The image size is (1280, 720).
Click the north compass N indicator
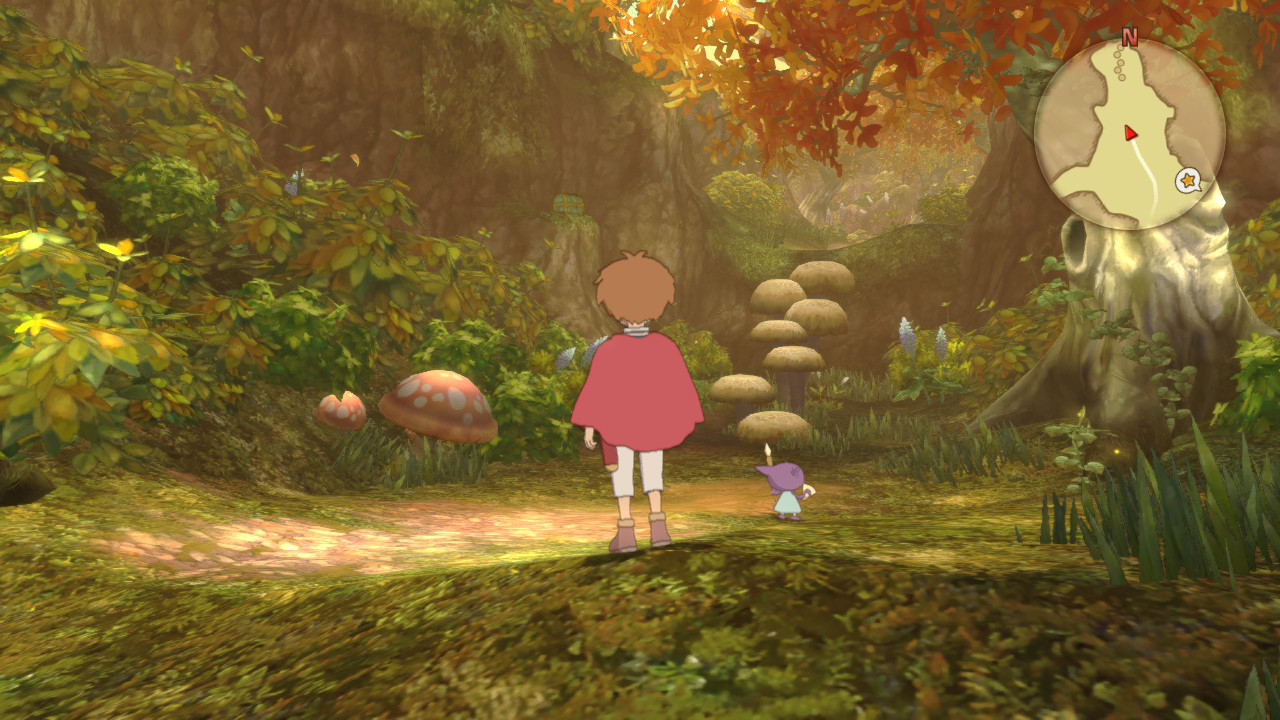click(1130, 38)
